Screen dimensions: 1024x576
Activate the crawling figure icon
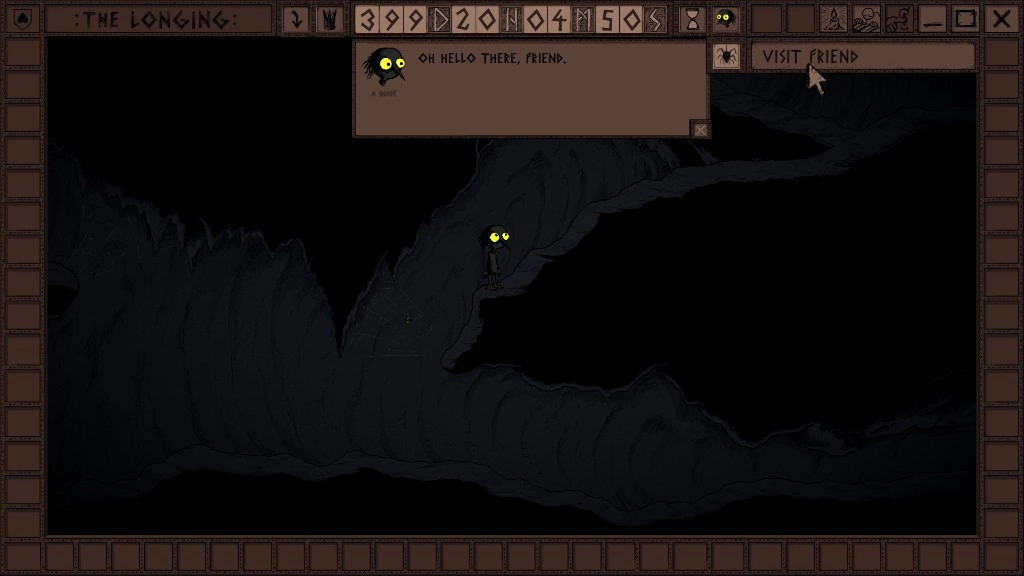tap(898, 19)
